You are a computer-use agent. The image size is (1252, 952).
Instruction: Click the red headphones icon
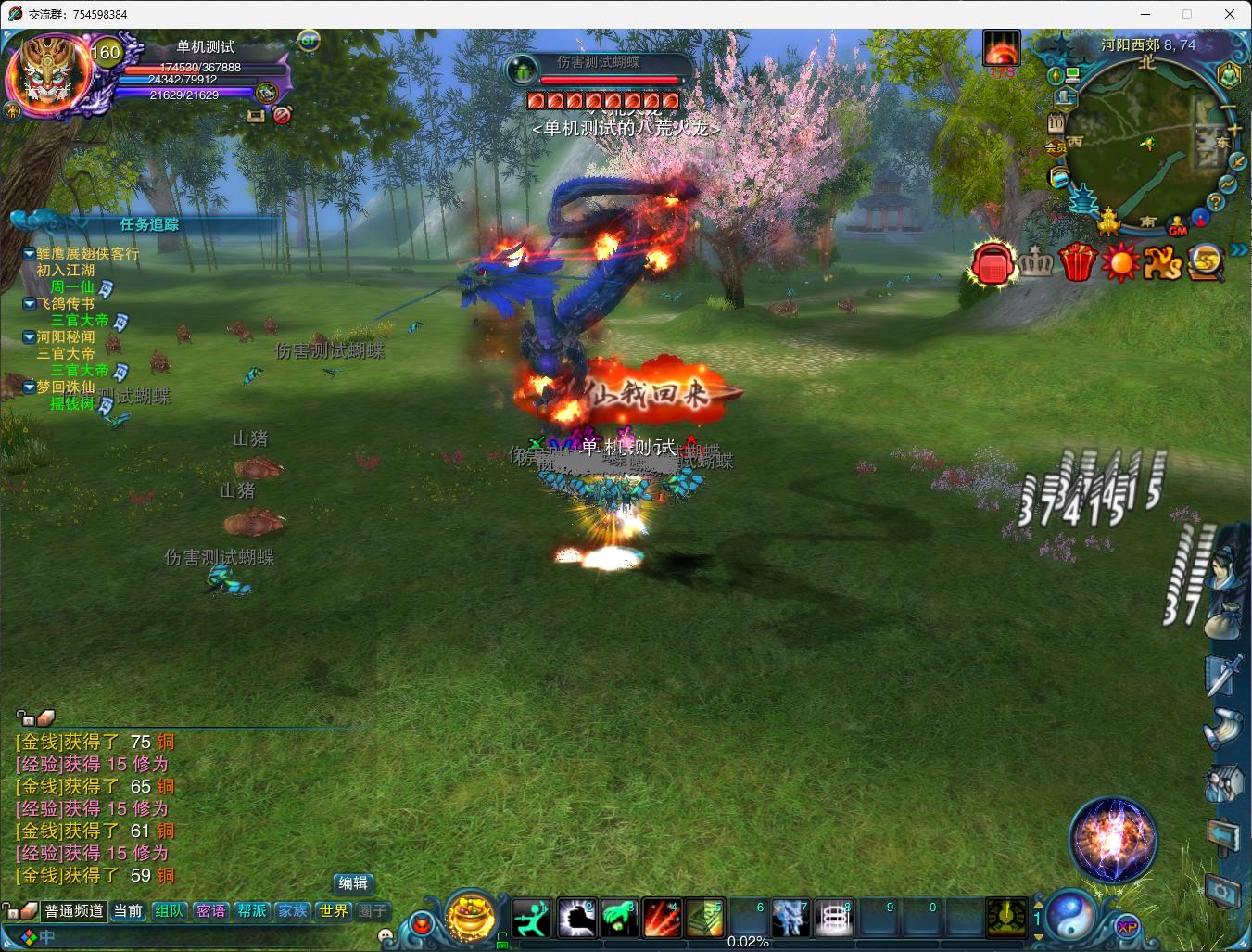click(993, 264)
